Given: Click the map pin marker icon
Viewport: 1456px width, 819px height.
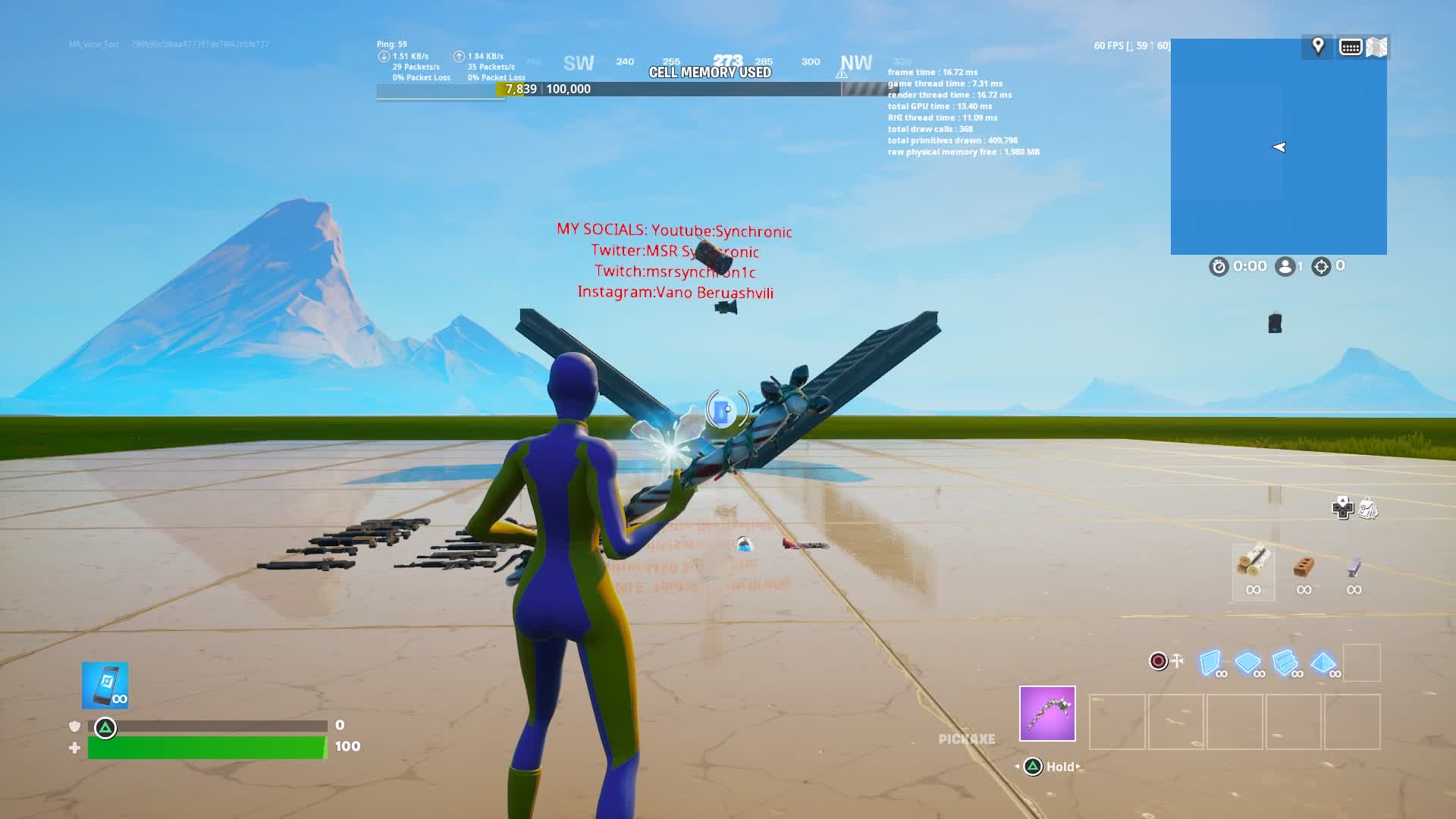Looking at the screenshot, I should (1318, 46).
